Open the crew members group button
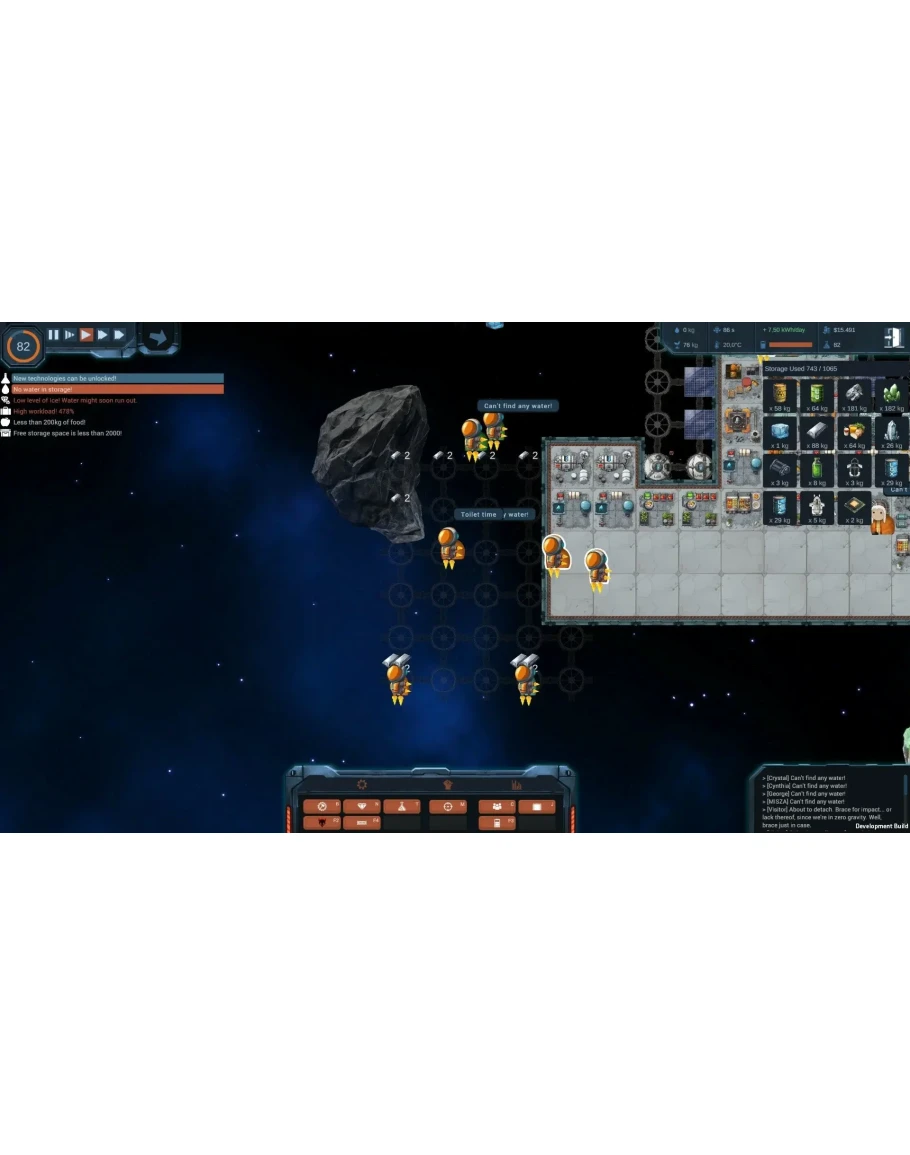The image size is (910, 1155). 497,806
